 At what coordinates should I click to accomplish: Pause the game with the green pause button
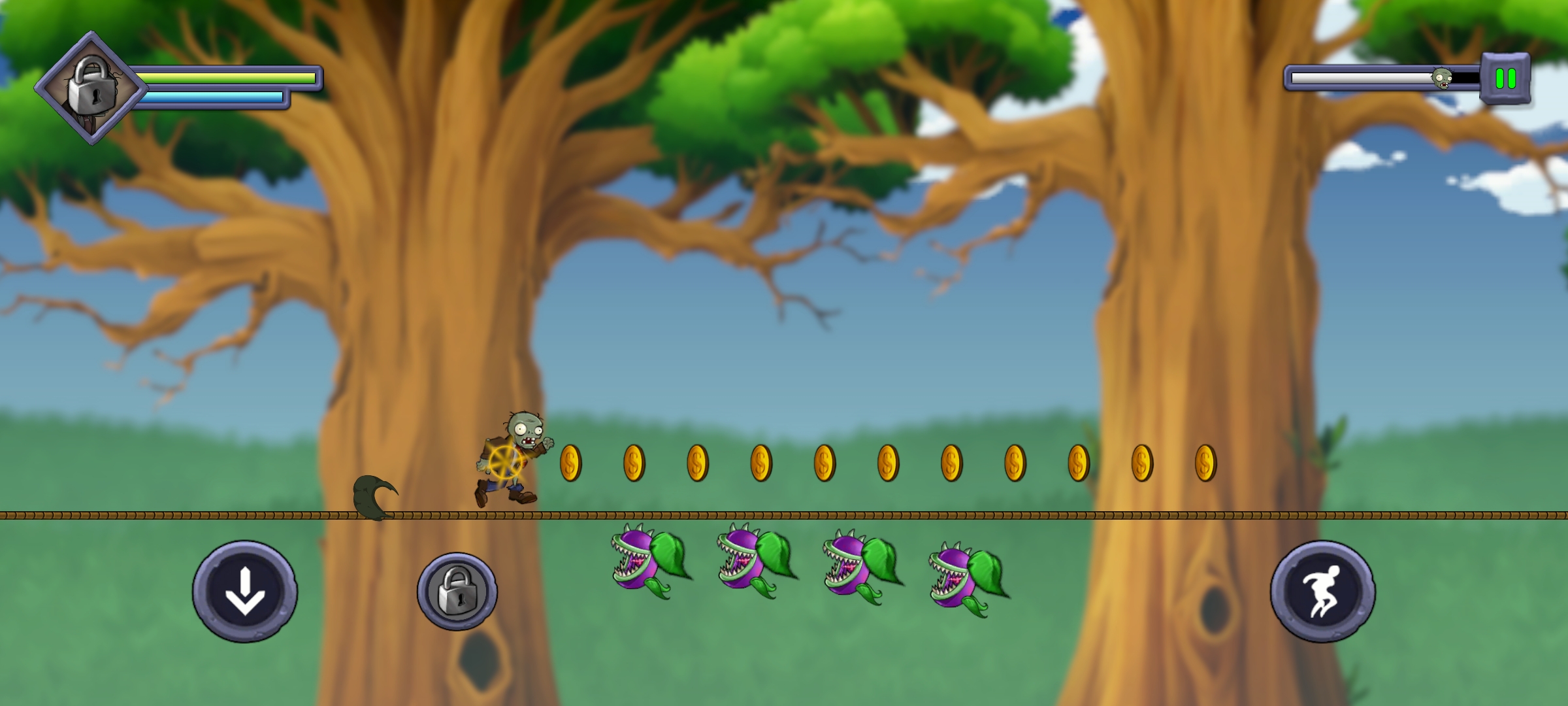pos(1505,78)
